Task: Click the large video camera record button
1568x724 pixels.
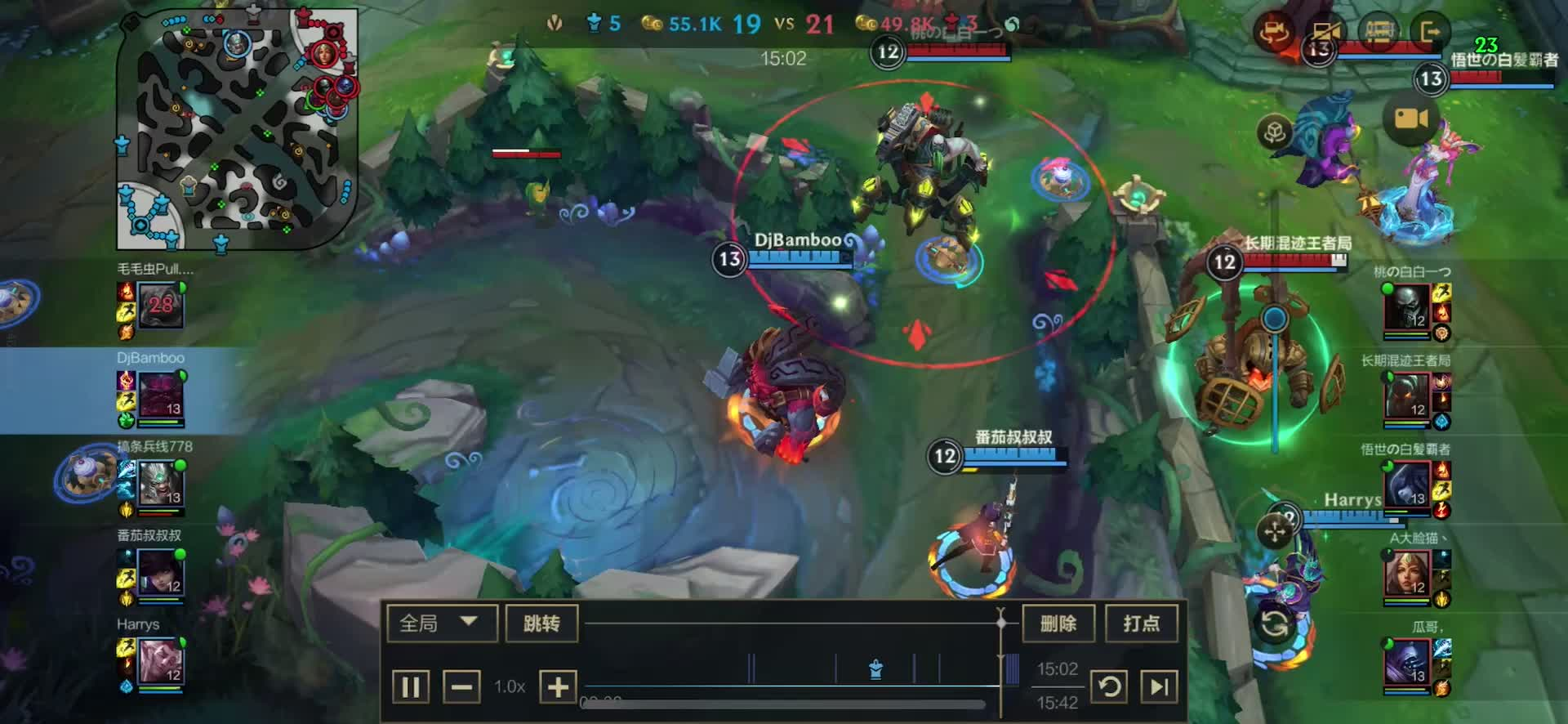Action: click(1411, 119)
